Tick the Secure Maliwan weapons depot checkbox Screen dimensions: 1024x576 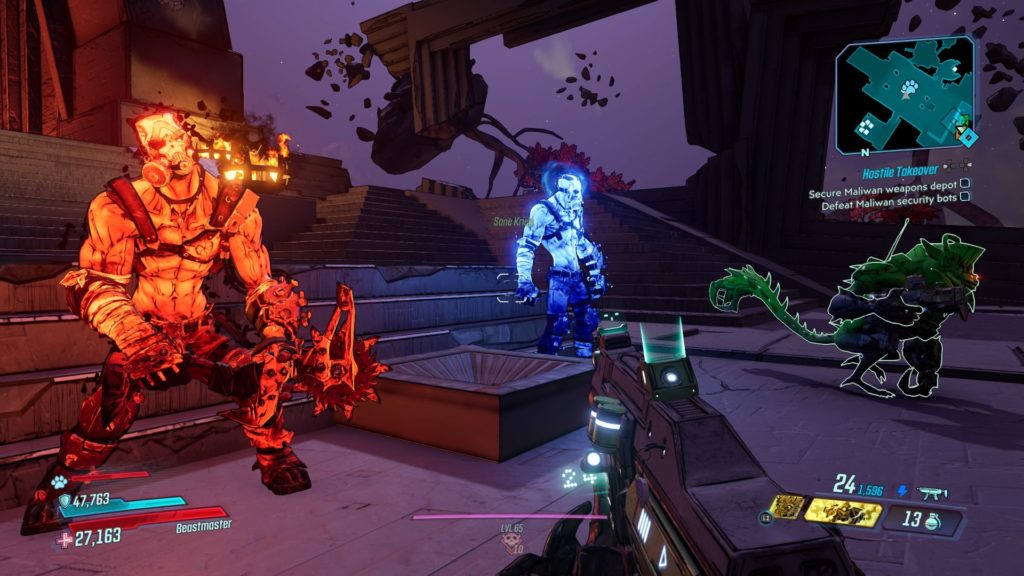pyautogui.click(x=965, y=184)
